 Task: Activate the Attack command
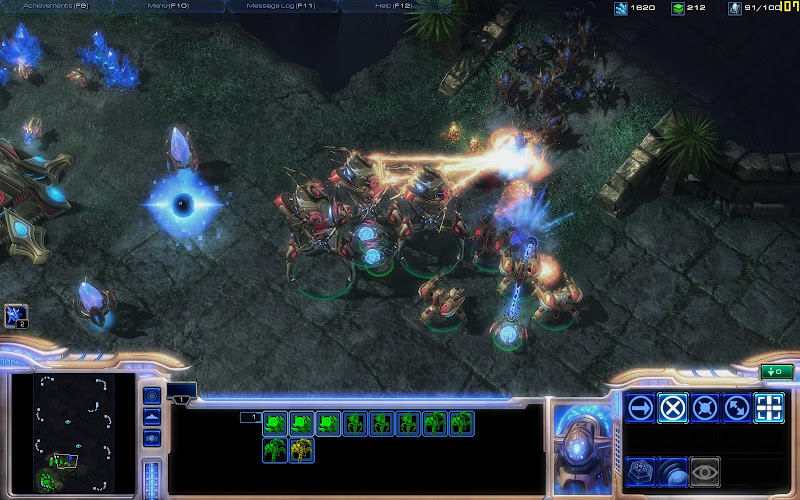coord(769,408)
